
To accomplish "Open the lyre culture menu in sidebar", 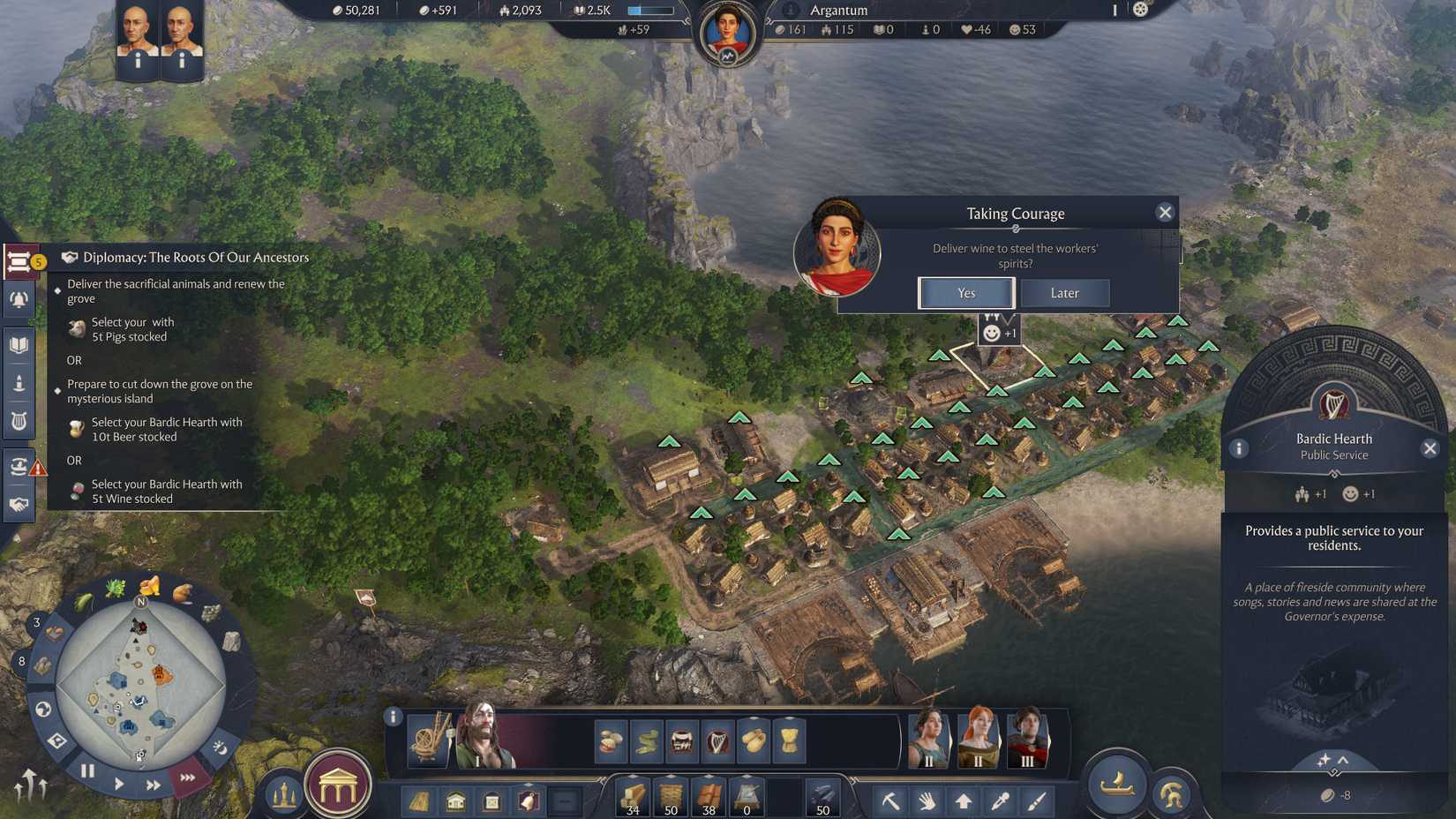I will 19,421.
